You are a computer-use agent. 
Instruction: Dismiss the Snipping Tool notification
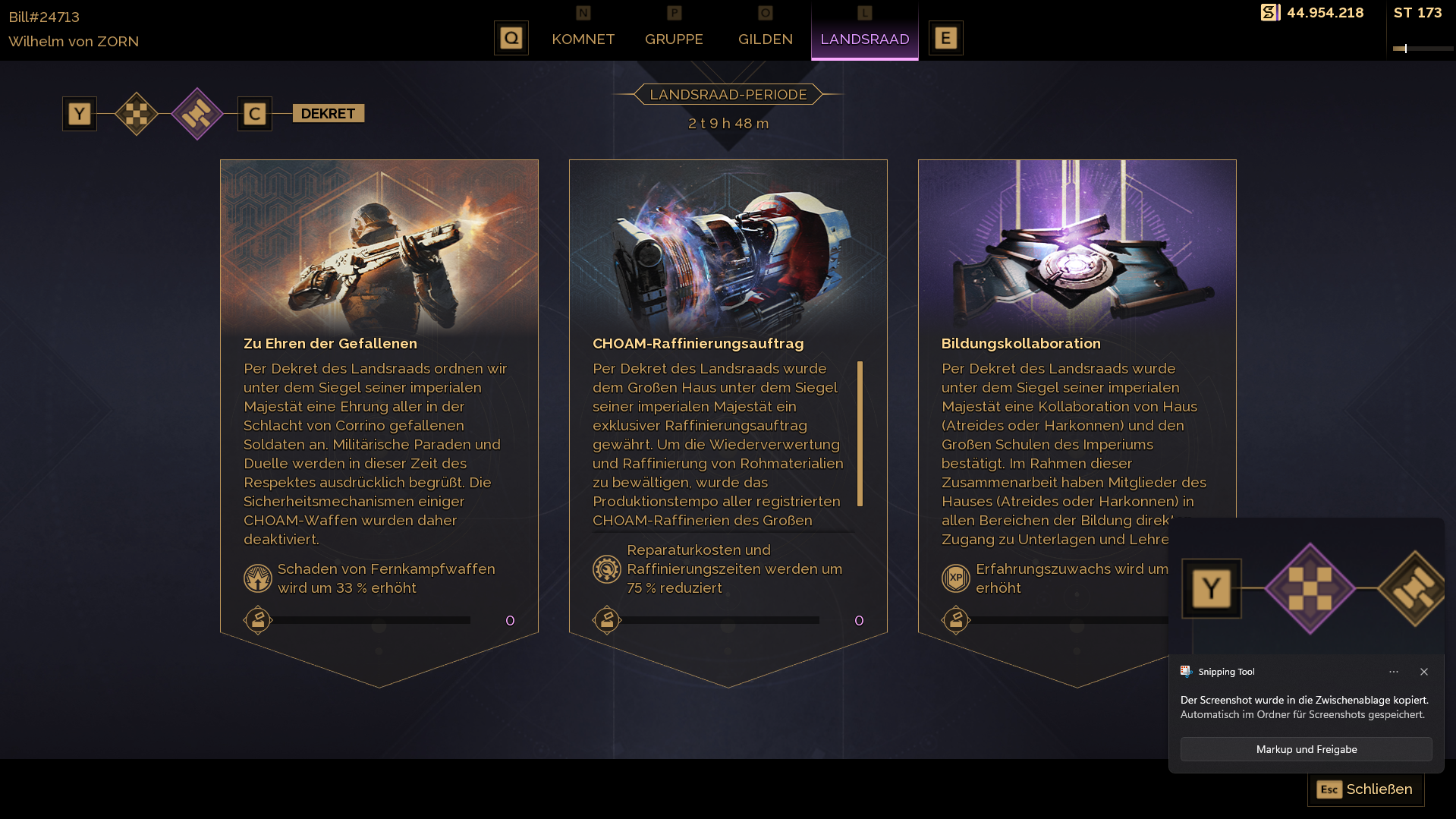[1424, 672]
